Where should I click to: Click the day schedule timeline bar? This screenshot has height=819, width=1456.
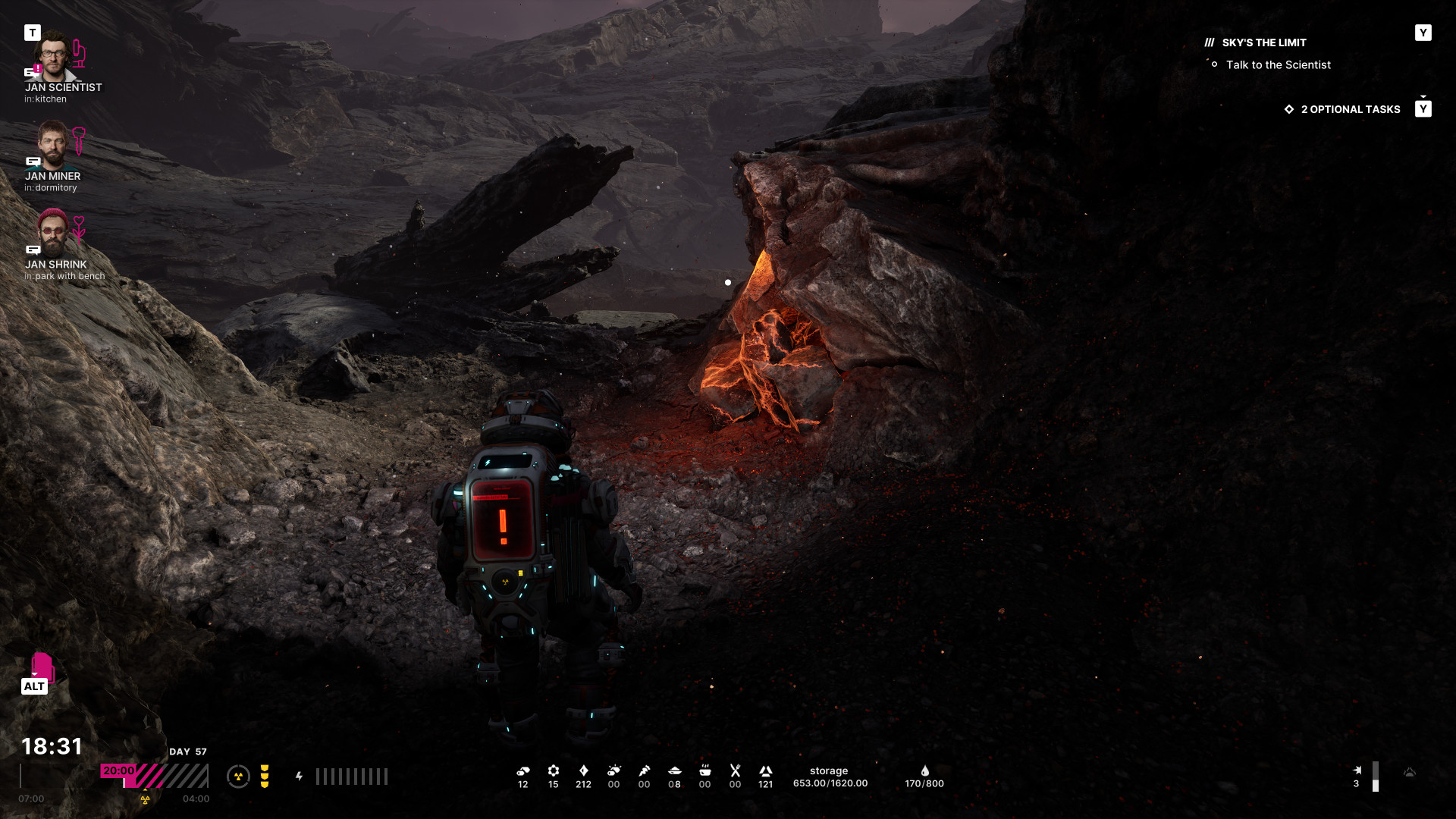point(154,777)
